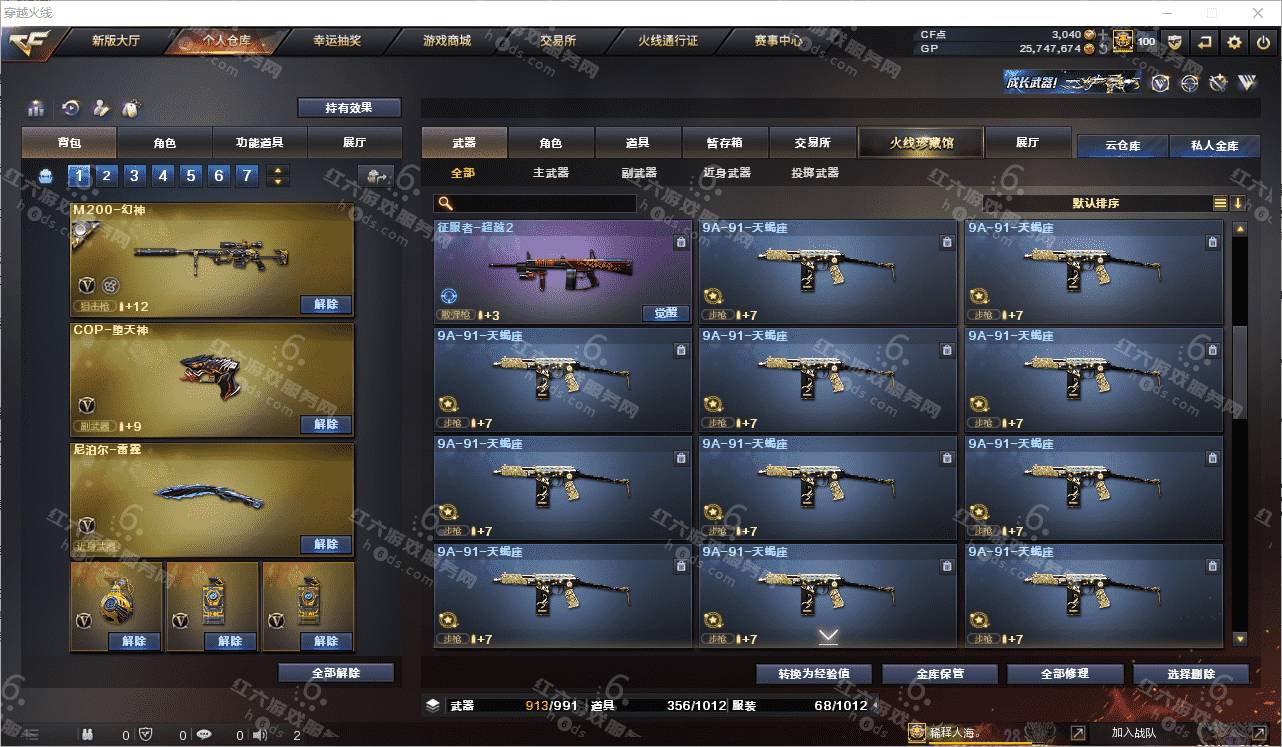Click 转换为经验值 button

point(813,674)
